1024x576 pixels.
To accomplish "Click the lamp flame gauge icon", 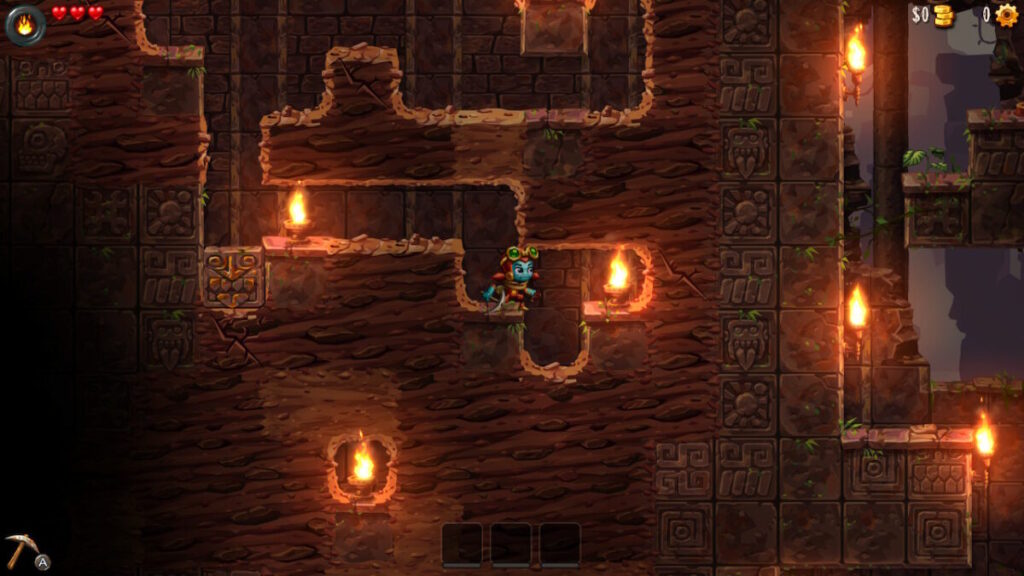I will 25,23.
